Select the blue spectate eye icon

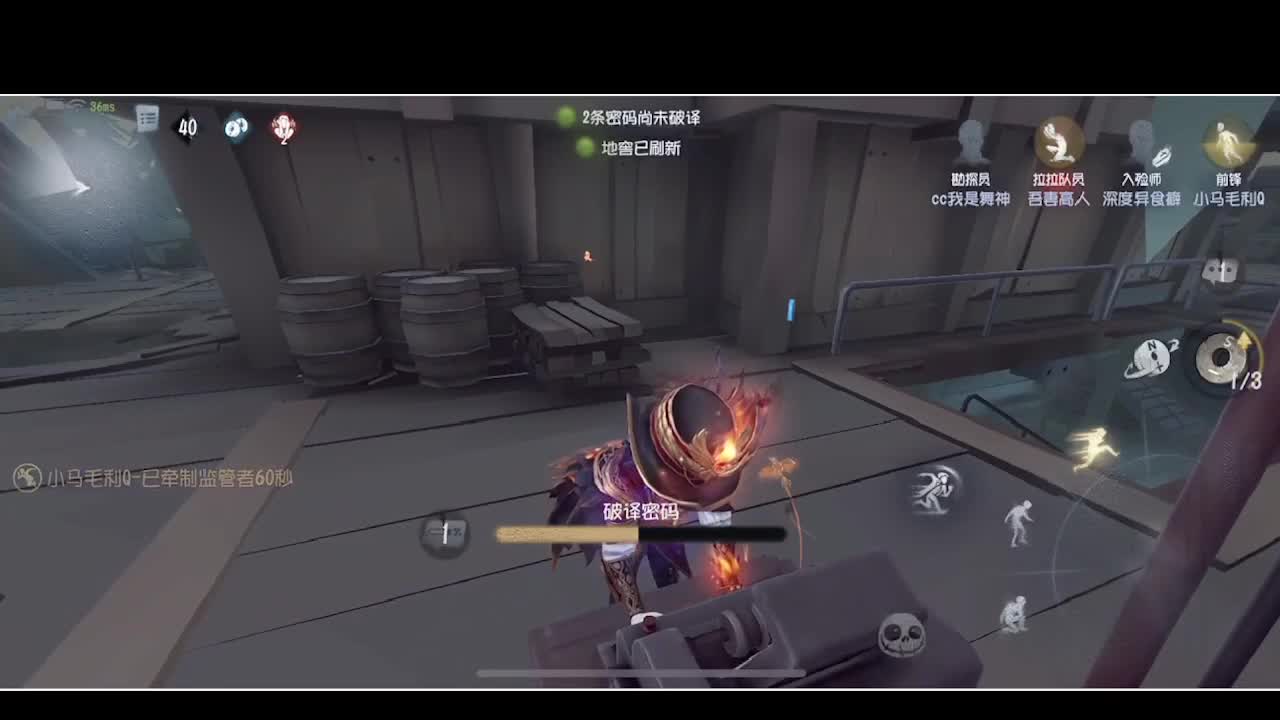tap(235, 128)
